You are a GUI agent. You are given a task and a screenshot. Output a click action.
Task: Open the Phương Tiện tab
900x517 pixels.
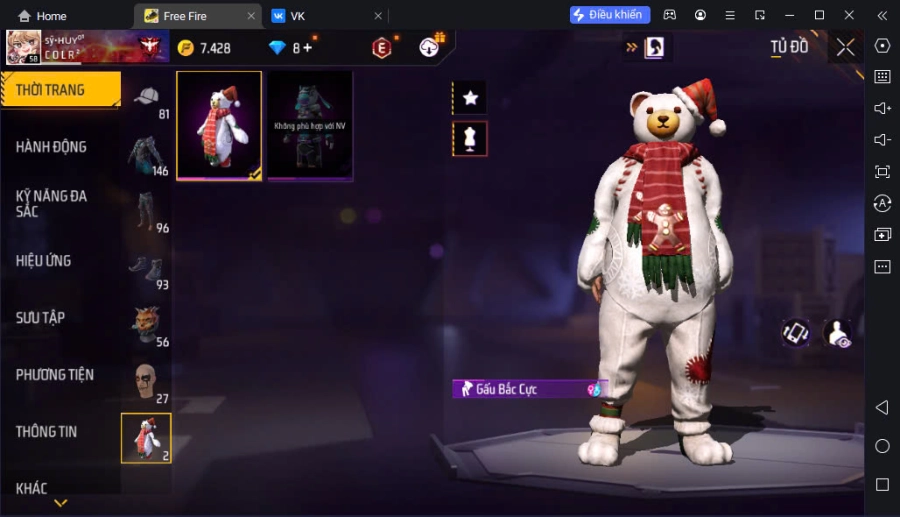pyautogui.click(x=54, y=375)
